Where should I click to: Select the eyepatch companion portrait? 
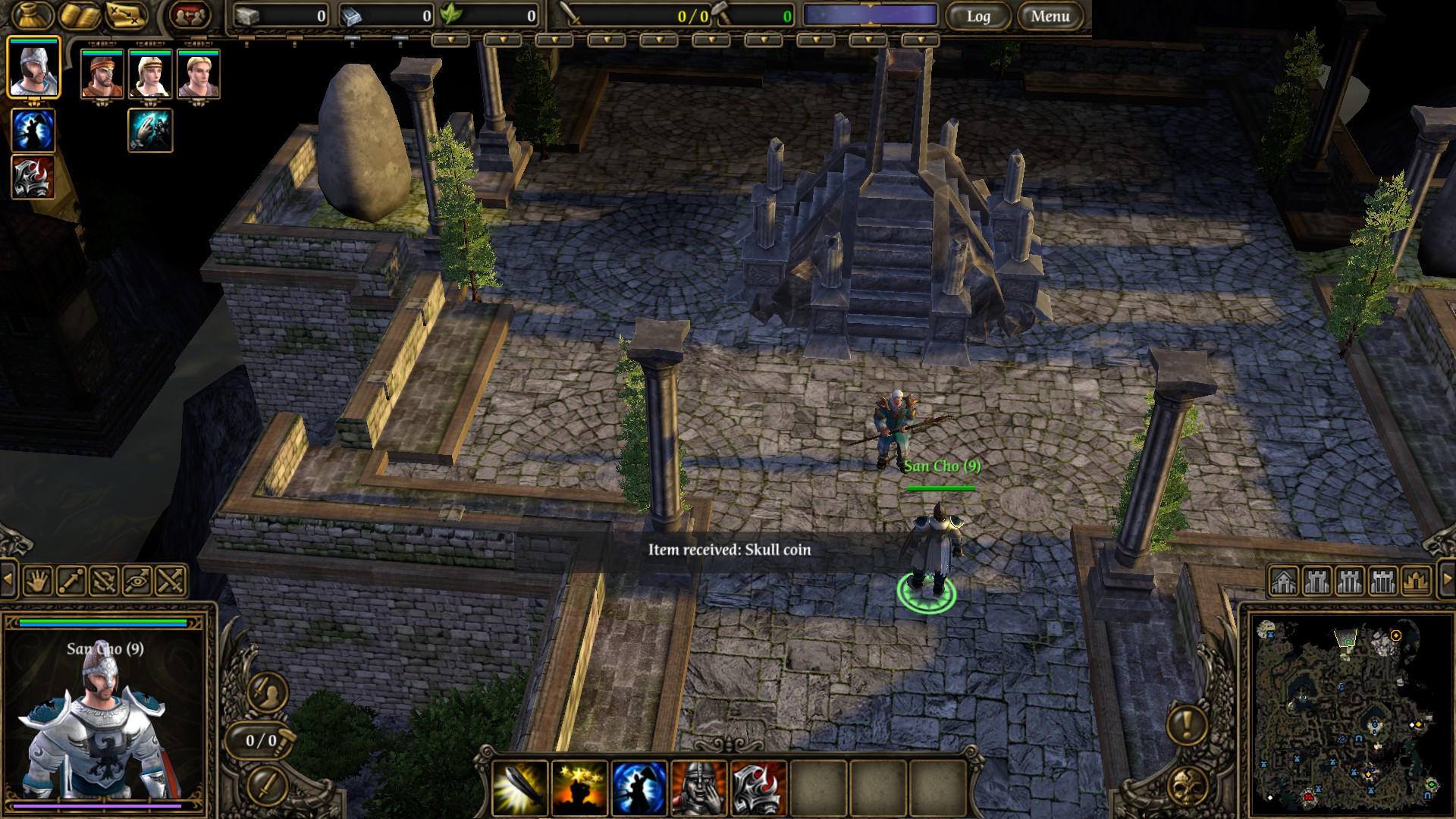click(x=102, y=74)
